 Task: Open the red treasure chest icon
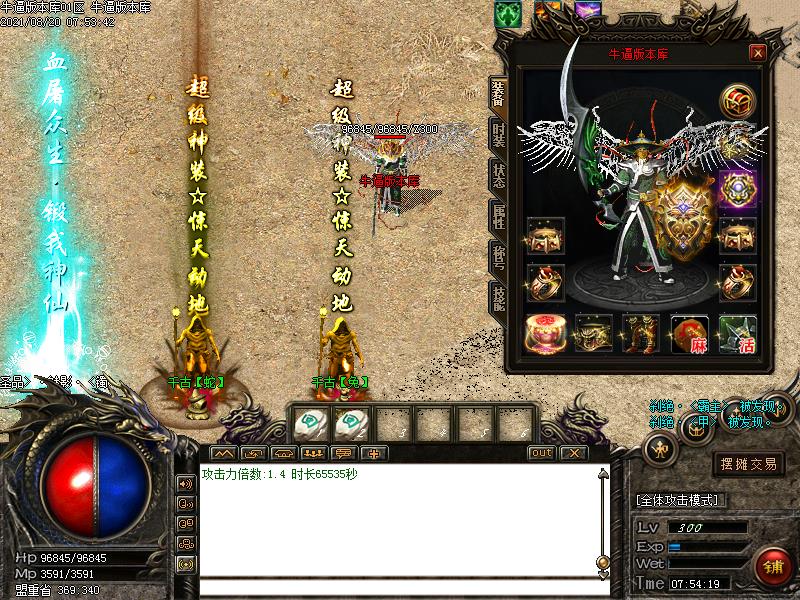[738, 103]
